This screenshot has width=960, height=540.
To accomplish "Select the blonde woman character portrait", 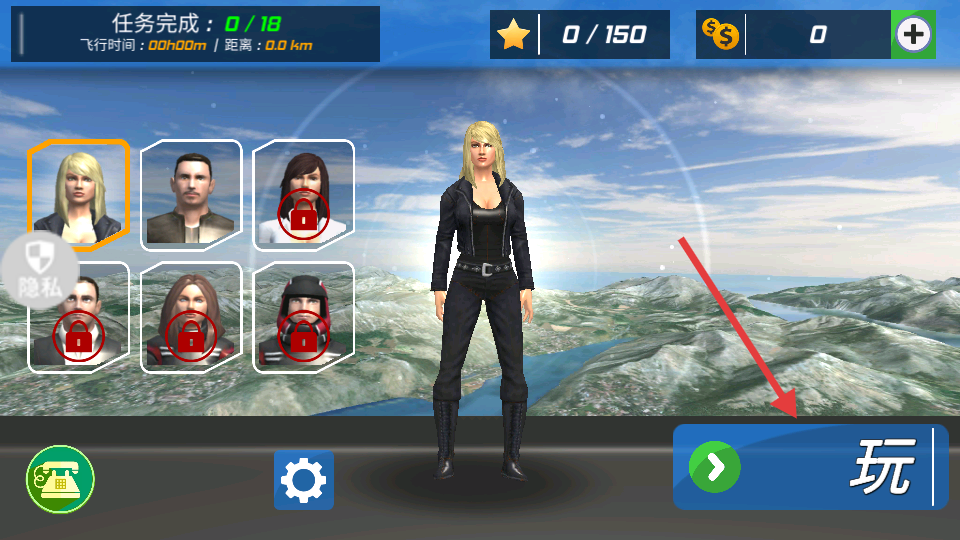I will point(79,193).
